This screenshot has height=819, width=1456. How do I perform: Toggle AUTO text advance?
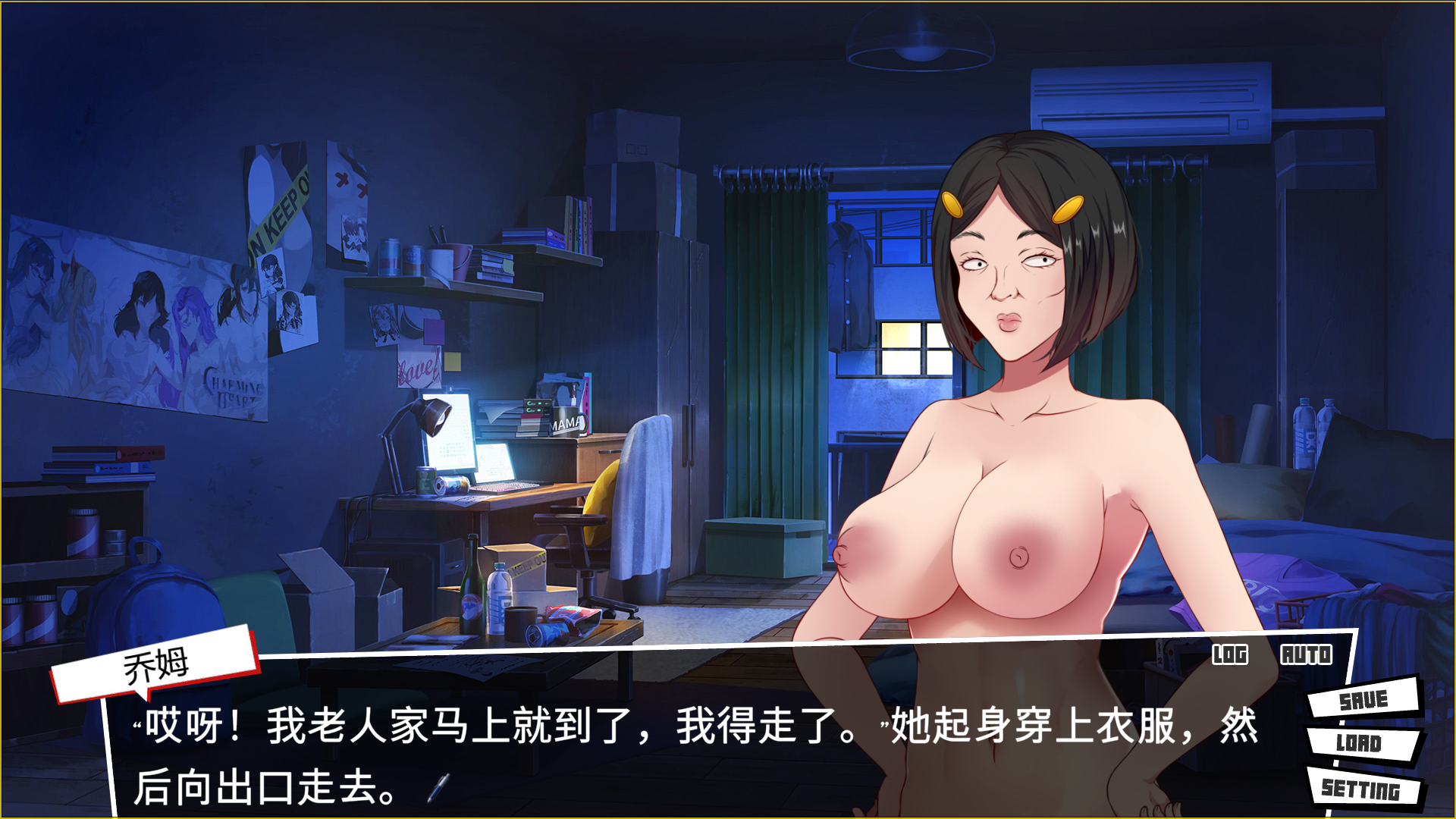(1306, 654)
